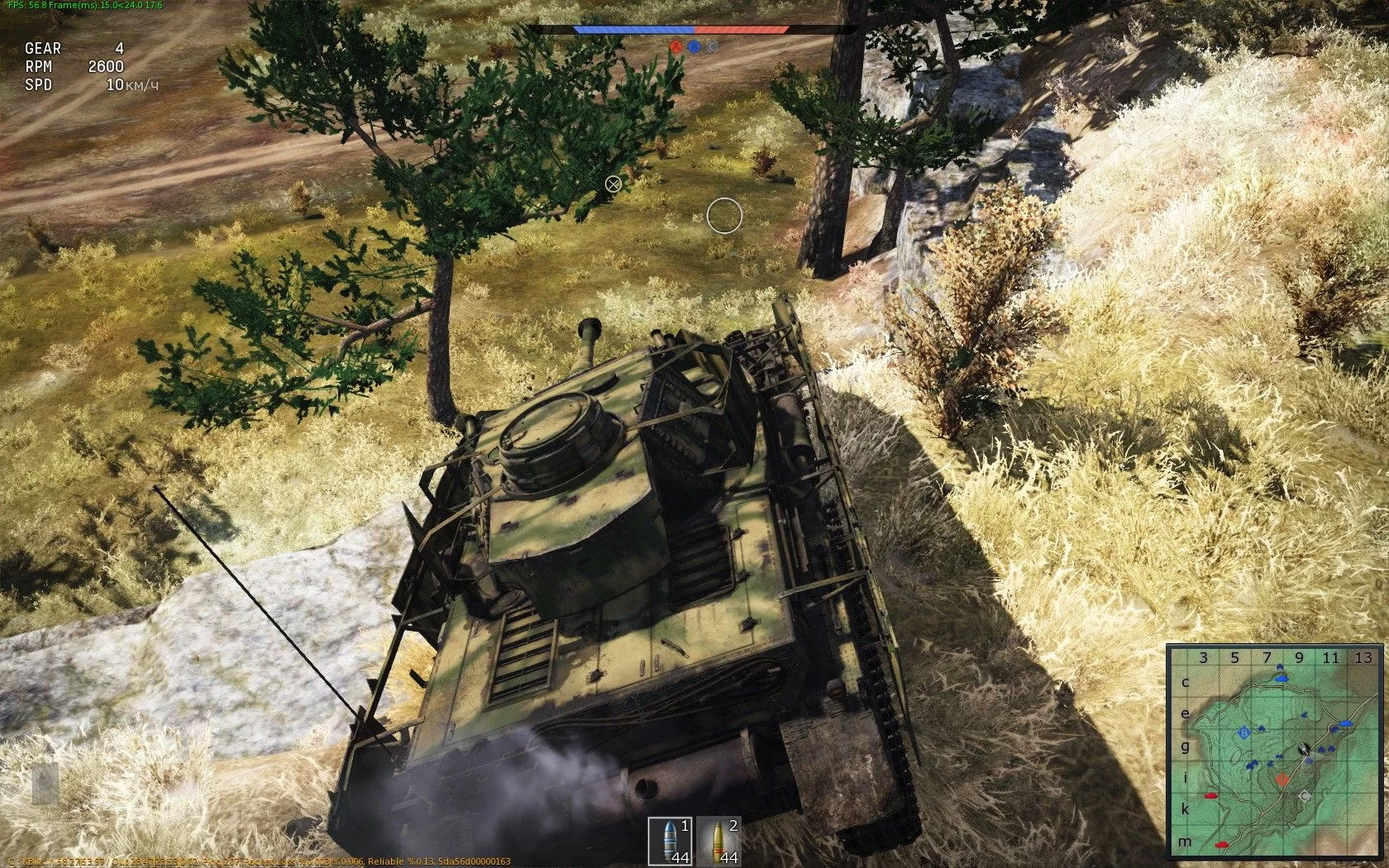Click the grey point C indicator under the score bar

click(713, 47)
